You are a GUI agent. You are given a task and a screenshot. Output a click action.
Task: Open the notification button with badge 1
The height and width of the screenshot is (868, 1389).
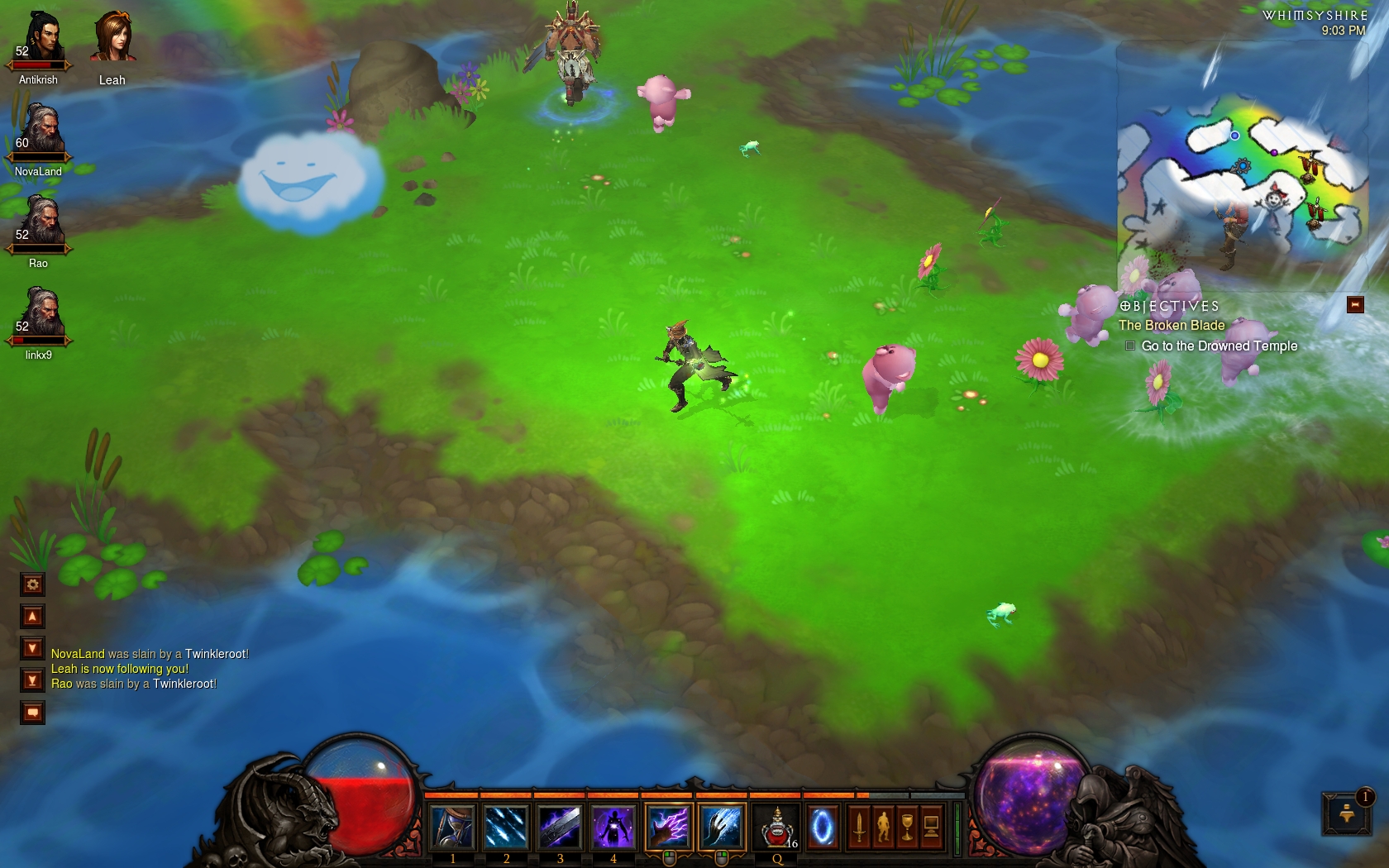(x=1347, y=813)
